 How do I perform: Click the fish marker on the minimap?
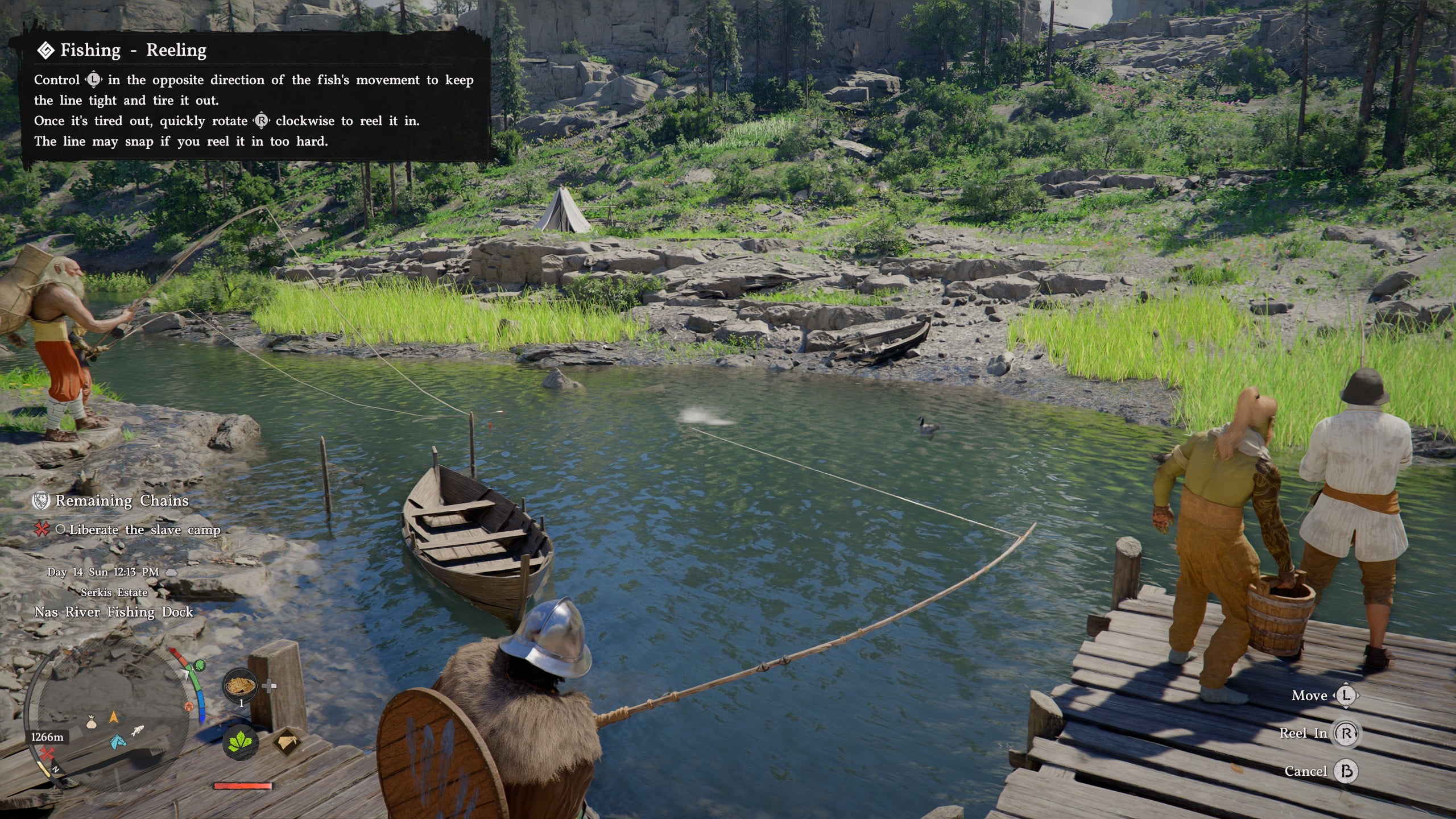[136, 730]
